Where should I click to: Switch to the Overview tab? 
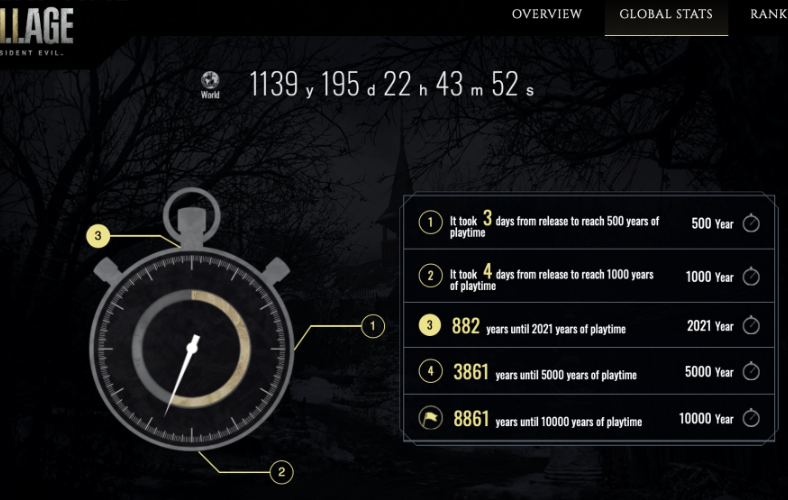pyautogui.click(x=546, y=14)
